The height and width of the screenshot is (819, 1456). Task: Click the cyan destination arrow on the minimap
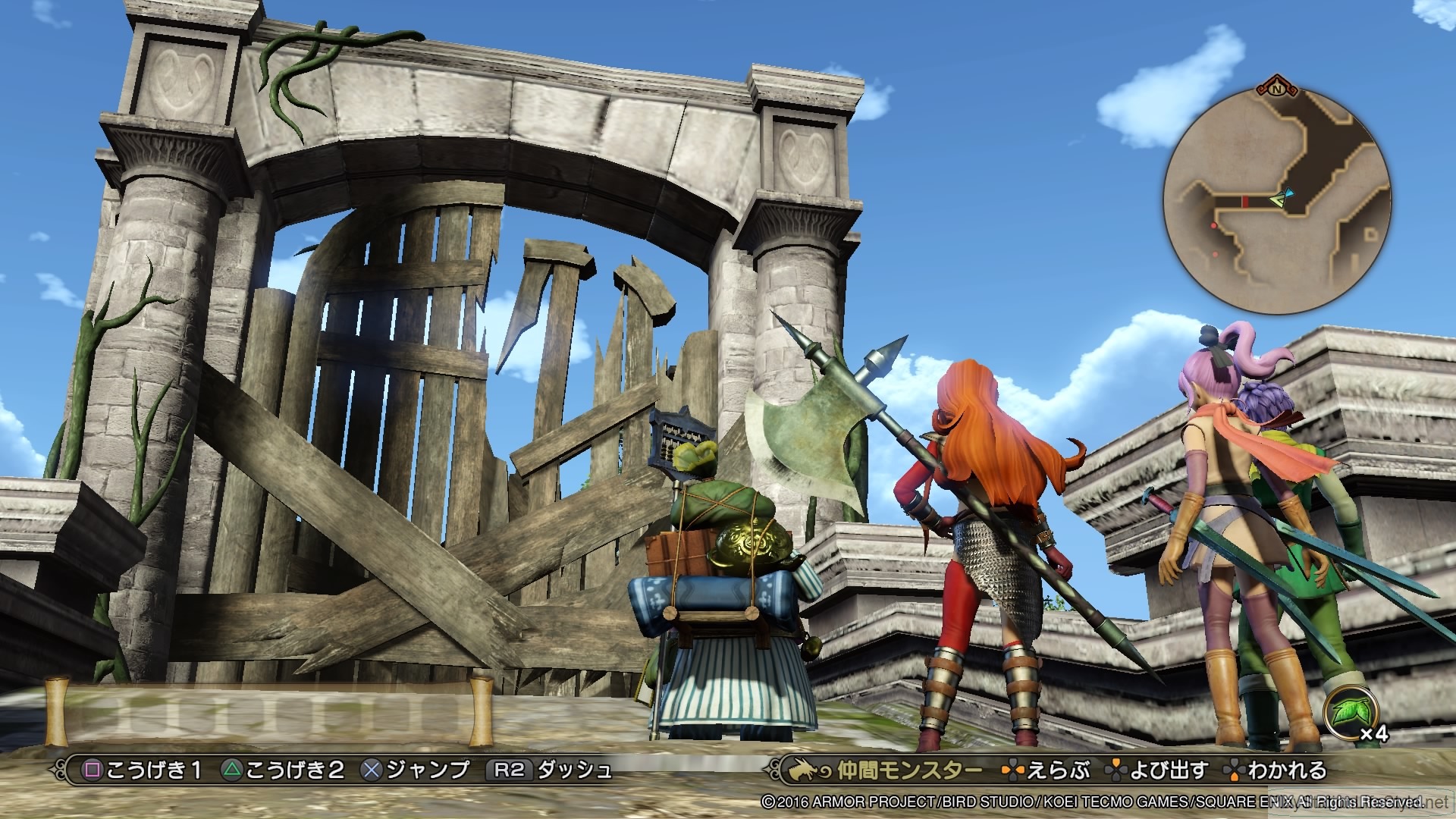(x=1289, y=192)
